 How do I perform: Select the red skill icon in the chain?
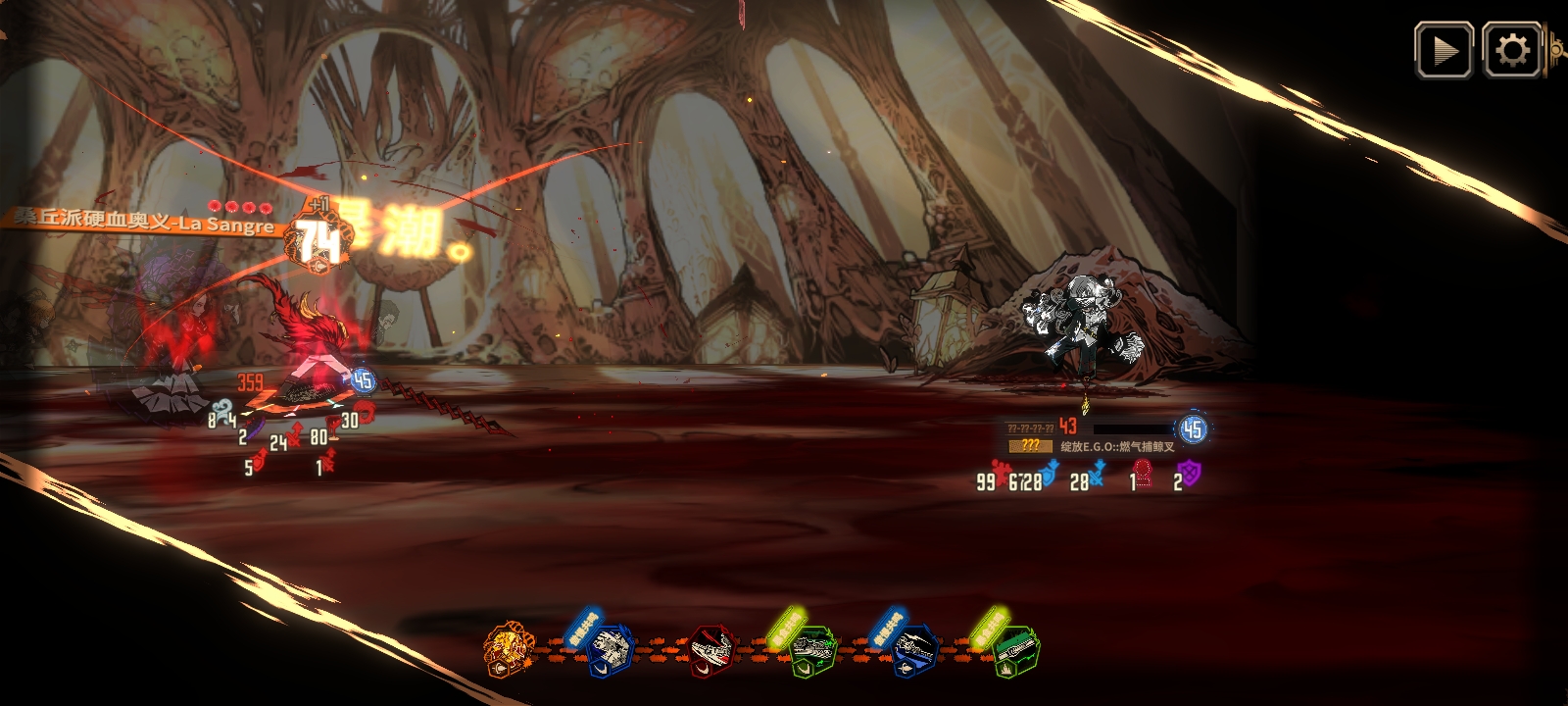point(712,651)
